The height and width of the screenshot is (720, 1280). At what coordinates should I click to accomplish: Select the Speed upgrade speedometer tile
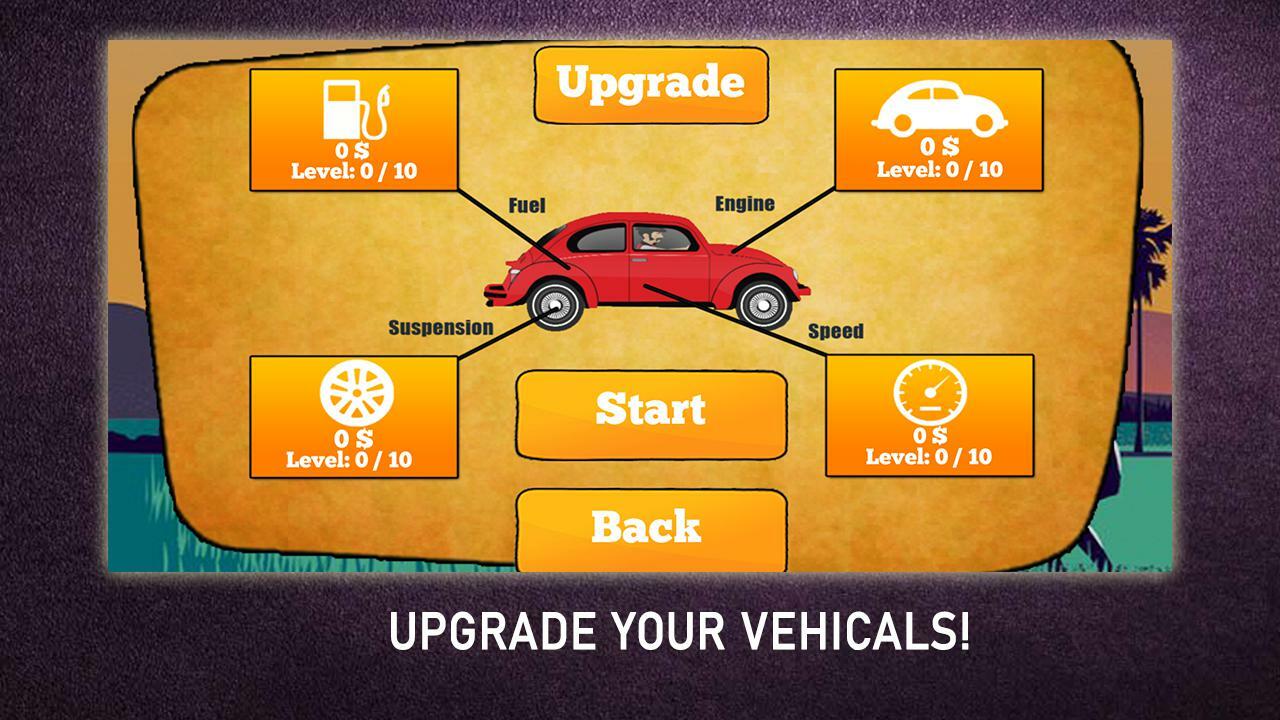[929, 415]
